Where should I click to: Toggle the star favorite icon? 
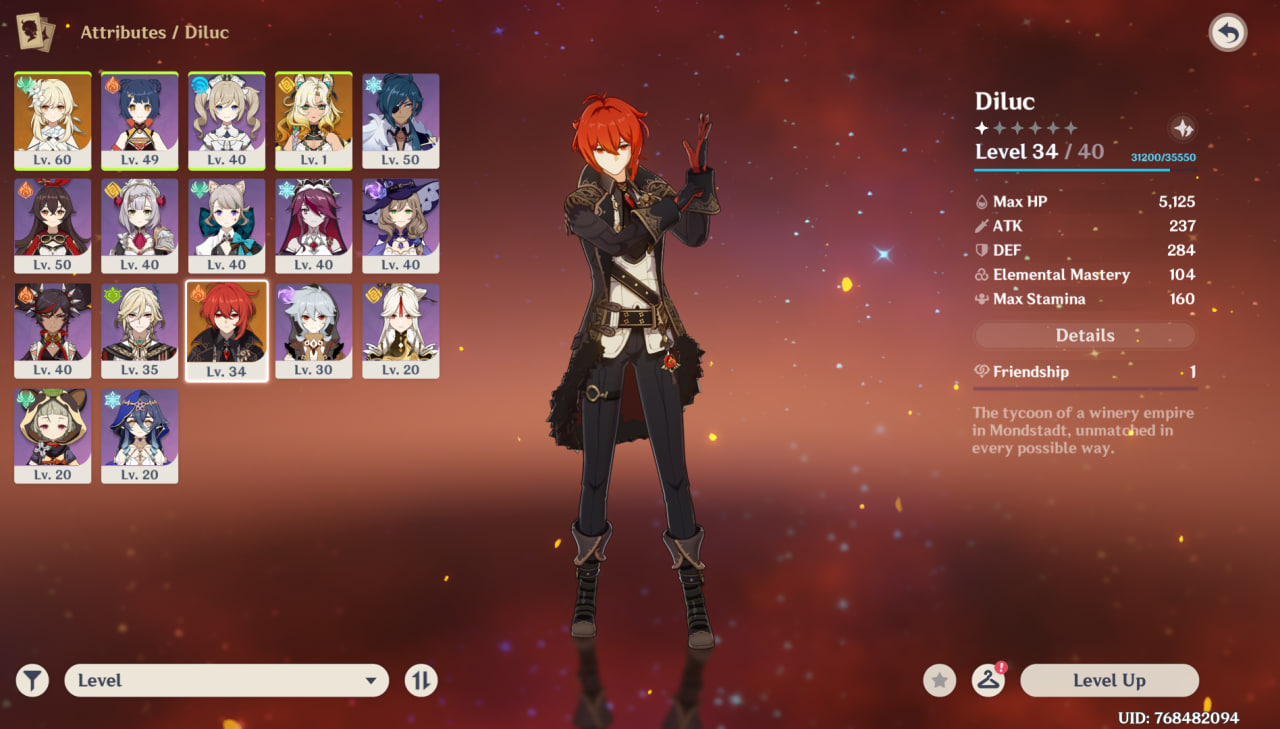tap(939, 680)
